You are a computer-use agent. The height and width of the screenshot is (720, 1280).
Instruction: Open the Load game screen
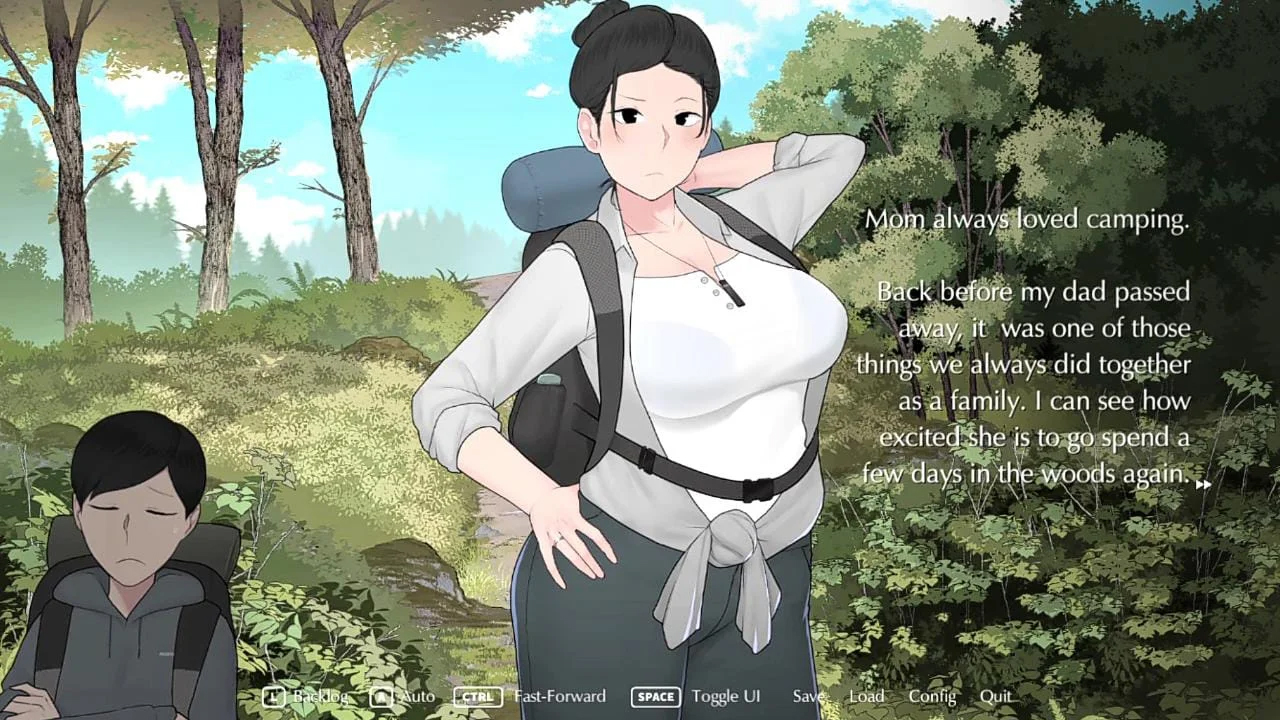[867, 696]
